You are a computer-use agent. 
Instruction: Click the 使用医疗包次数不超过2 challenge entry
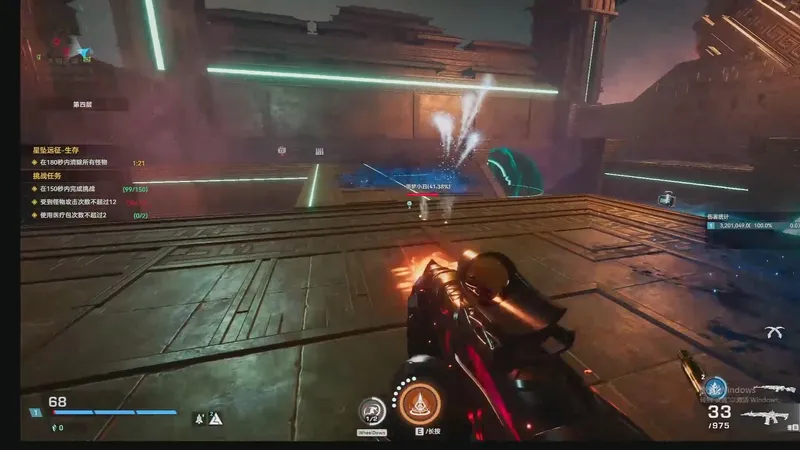pos(73,214)
